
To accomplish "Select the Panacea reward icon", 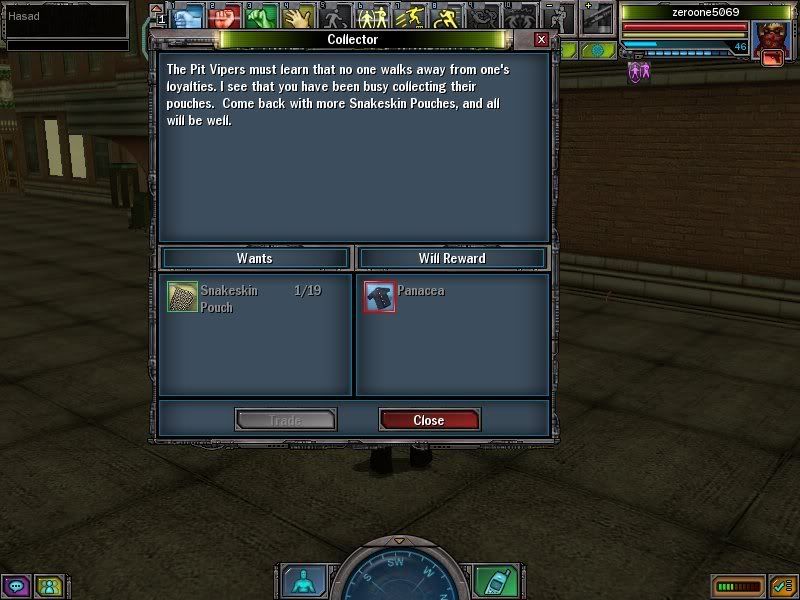I will 379,297.
